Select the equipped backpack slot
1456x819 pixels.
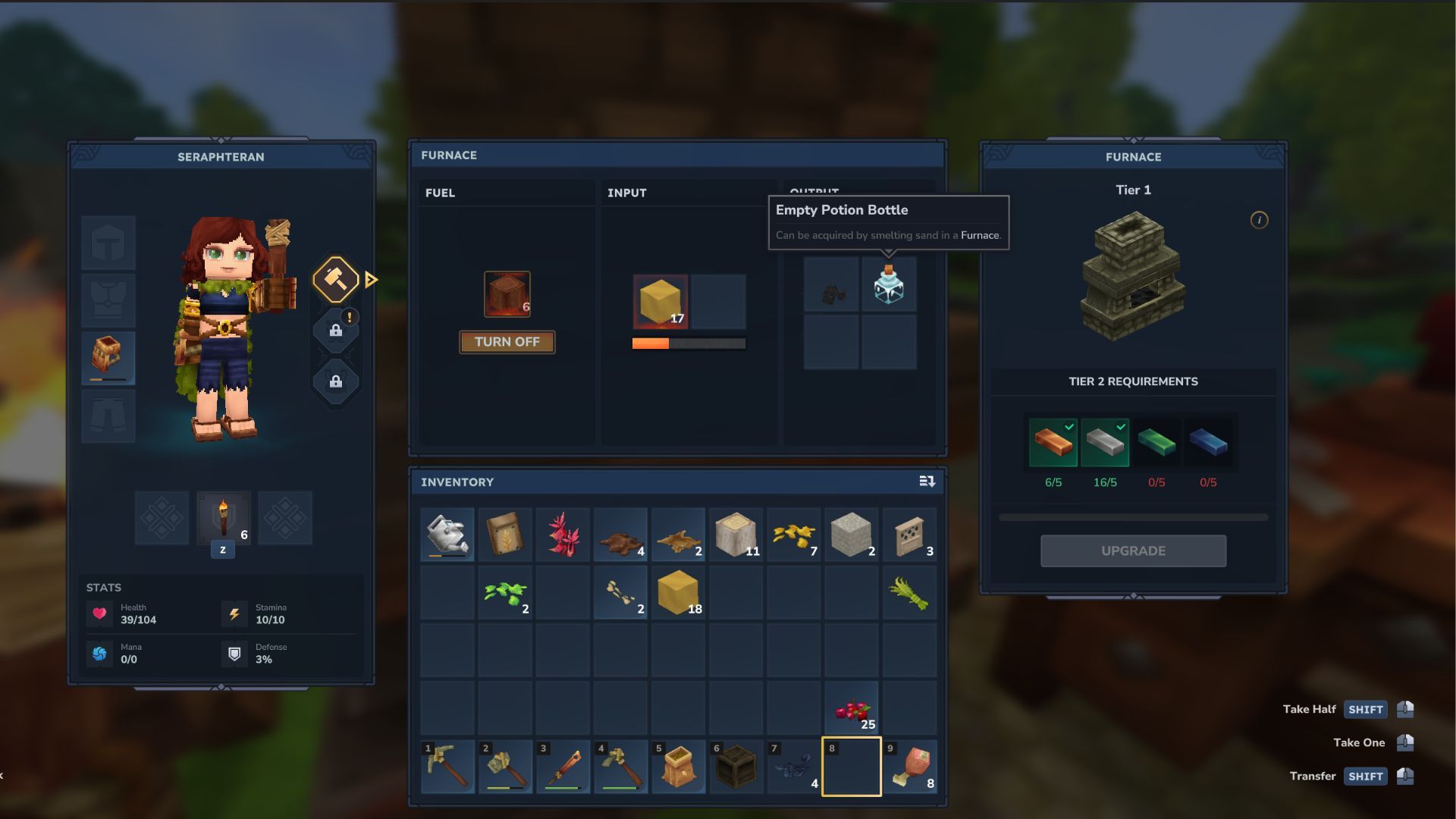coord(108,358)
